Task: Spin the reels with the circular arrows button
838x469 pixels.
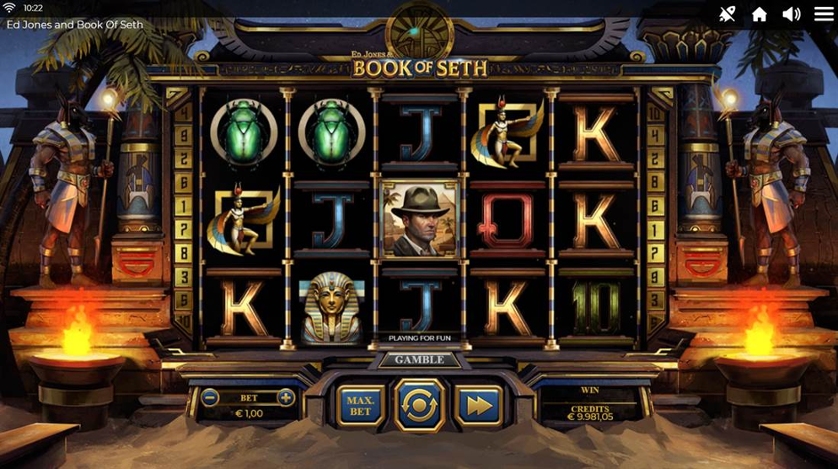Action: pos(419,406)
